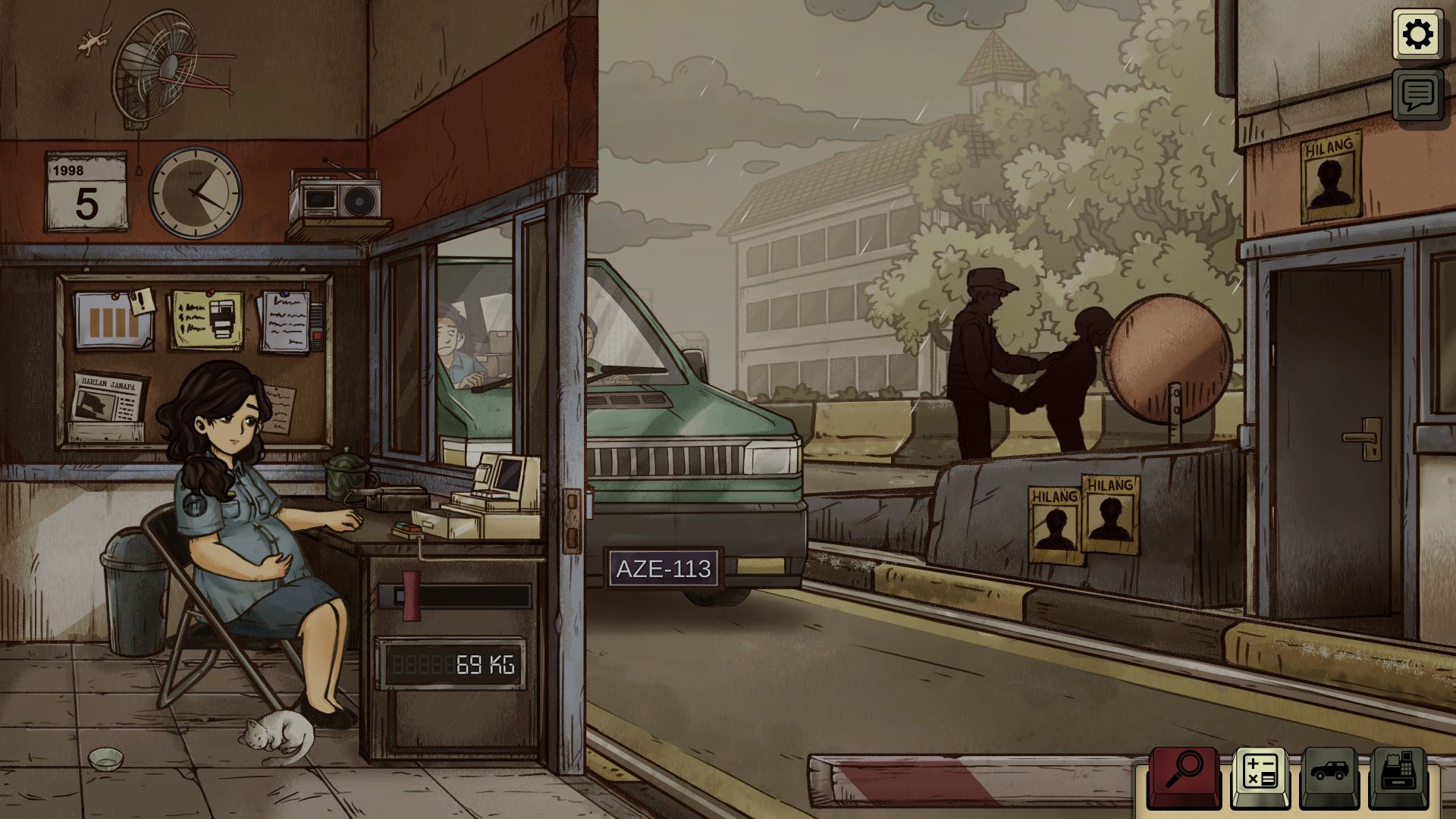Open the gear settings menu
The height and width of the screenshot is (819, 1456).
[x=1417, y=35]
